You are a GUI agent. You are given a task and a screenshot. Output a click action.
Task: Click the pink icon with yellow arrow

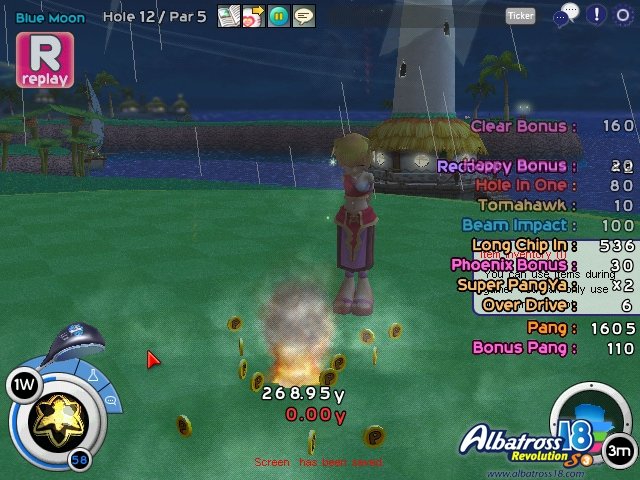click(x=254, y=16)
